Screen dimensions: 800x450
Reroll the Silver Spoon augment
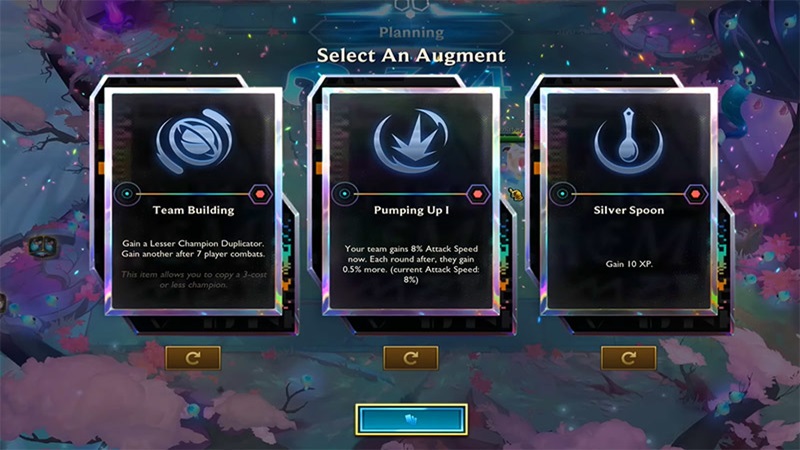[628, 357]
